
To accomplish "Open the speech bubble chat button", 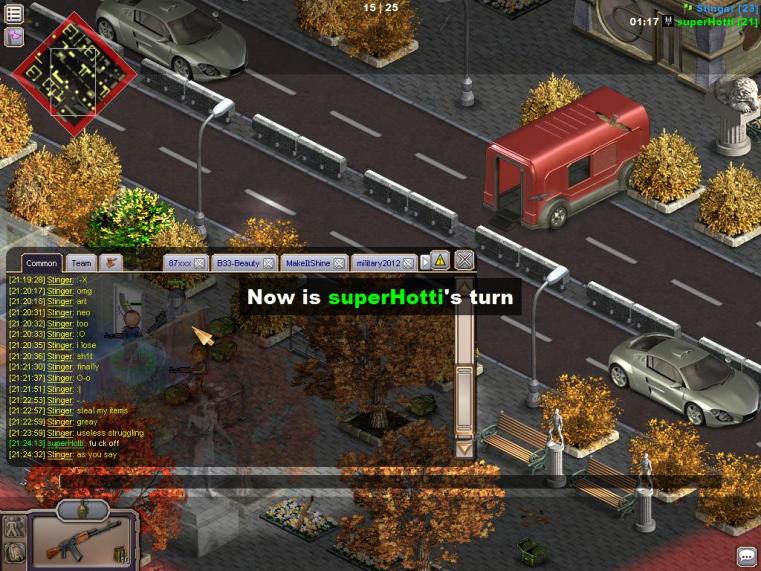I will pos(746,556).
